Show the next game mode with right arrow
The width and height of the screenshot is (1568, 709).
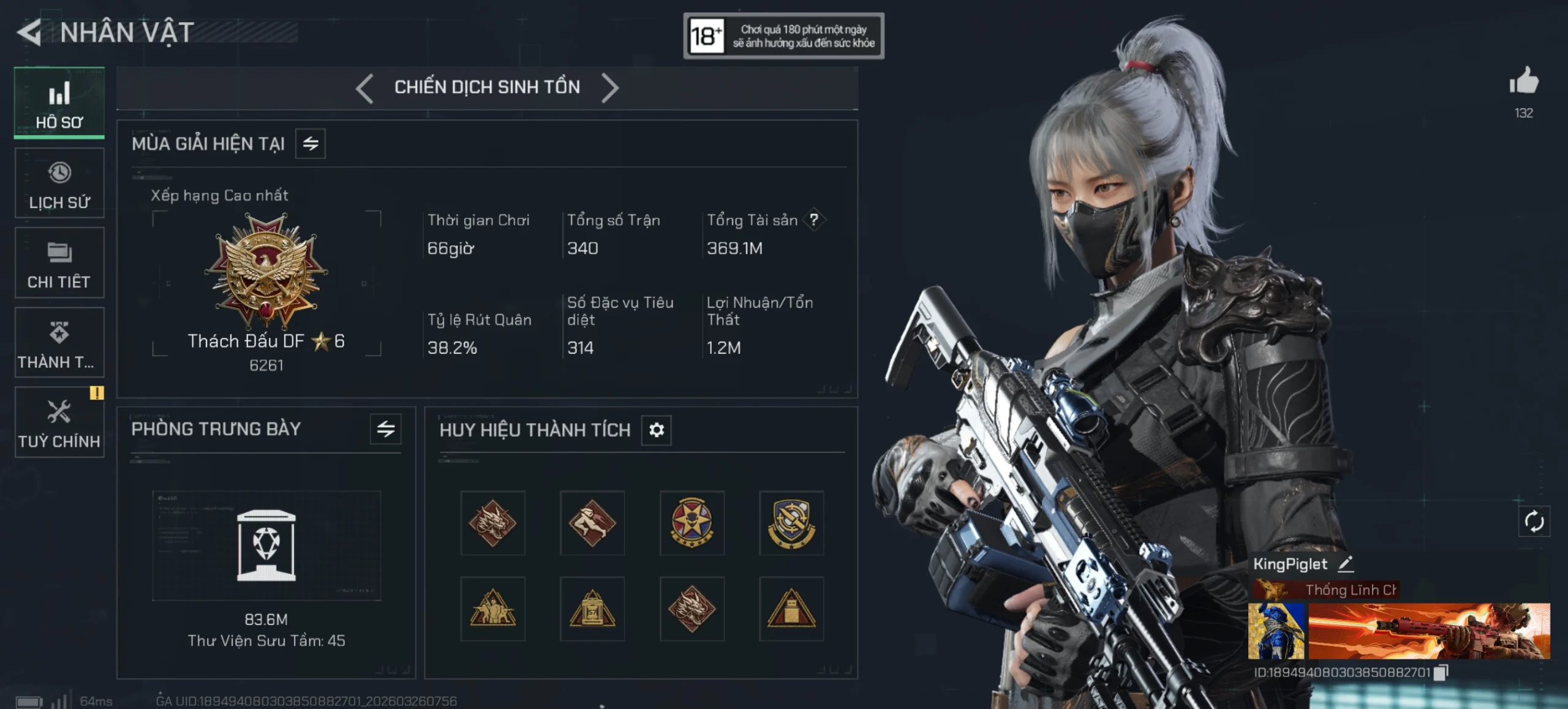(x=609, y=88)
